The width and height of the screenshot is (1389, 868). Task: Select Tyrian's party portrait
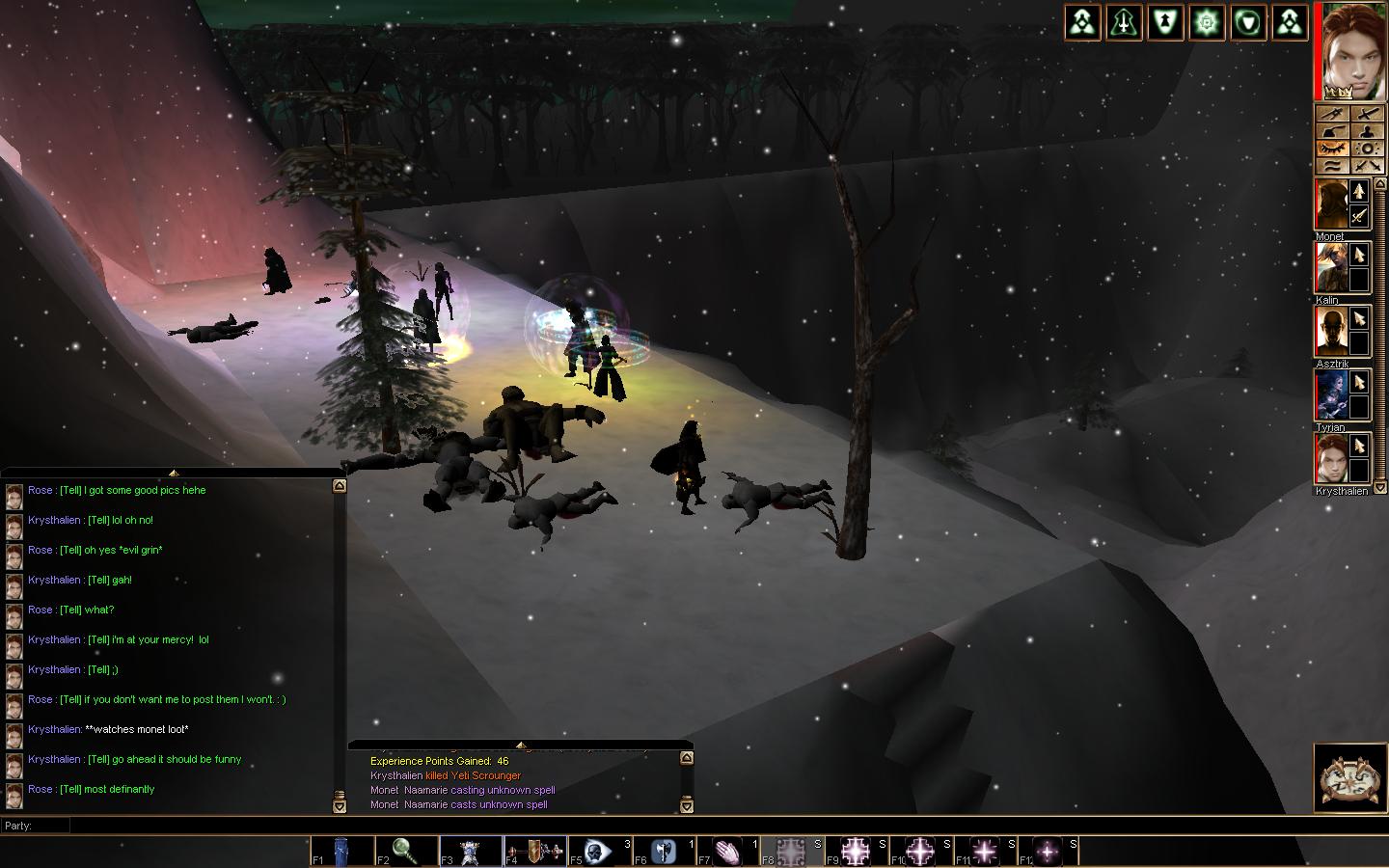[x=1331, y=394]
